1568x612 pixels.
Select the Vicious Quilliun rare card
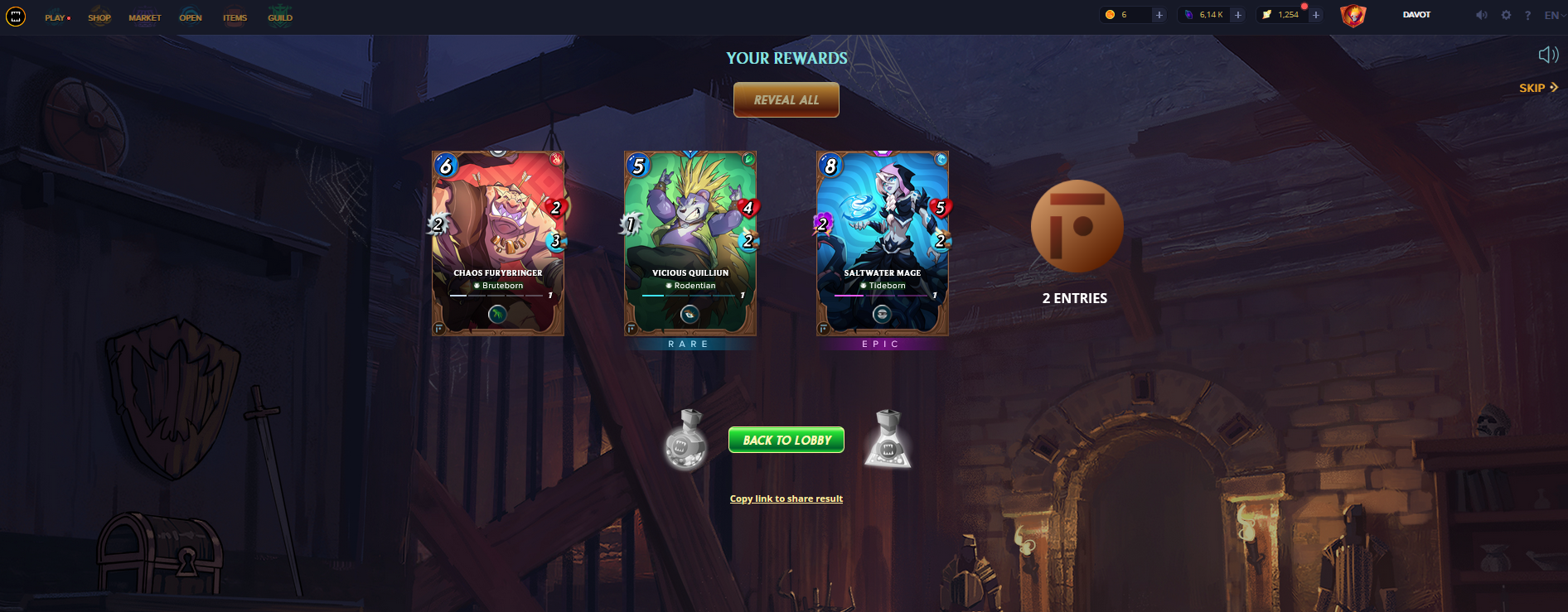tap(690, 243)
